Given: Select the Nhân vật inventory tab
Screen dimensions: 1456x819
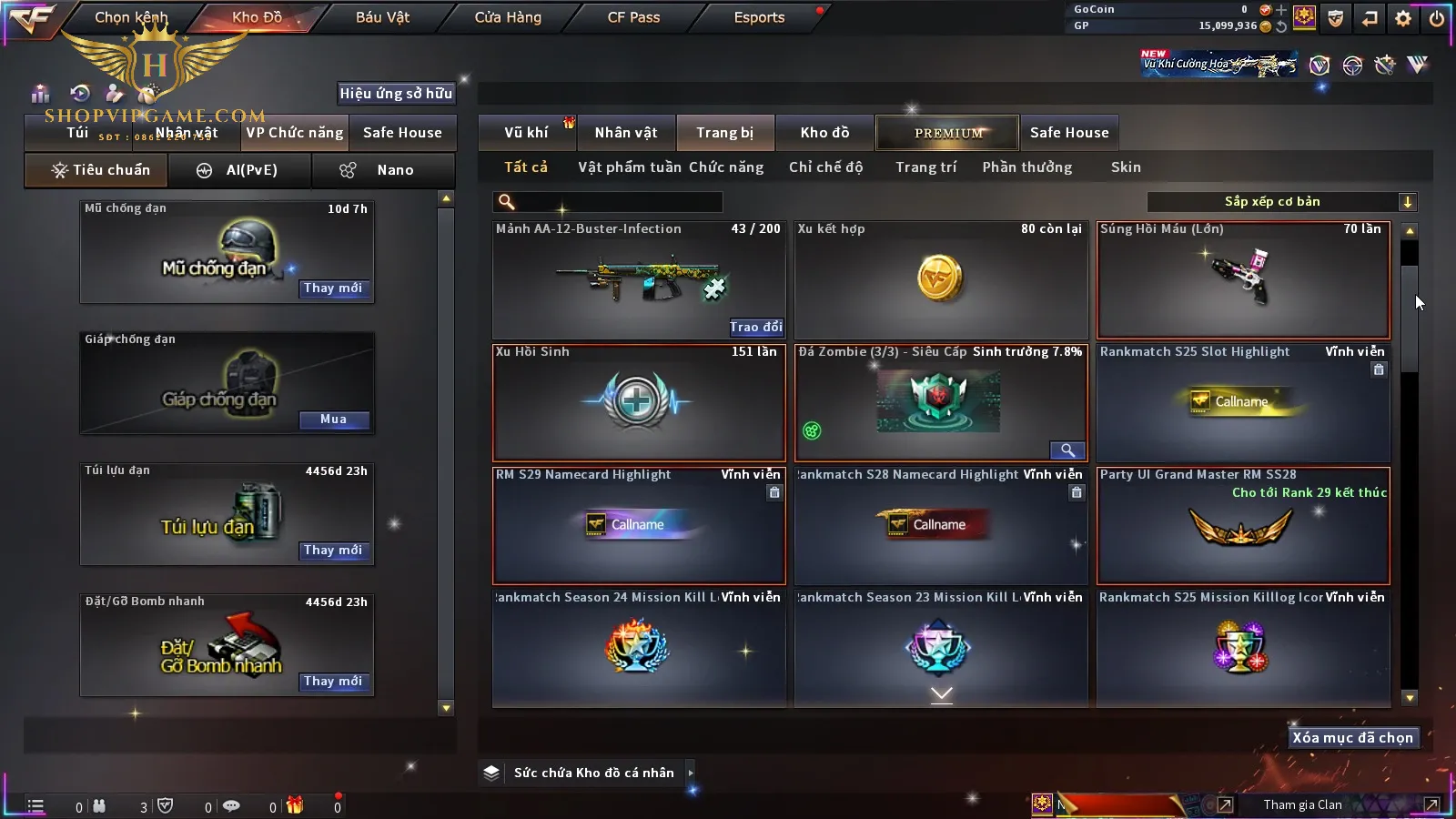Looking at the screenshot, I should tap(626, 133).
